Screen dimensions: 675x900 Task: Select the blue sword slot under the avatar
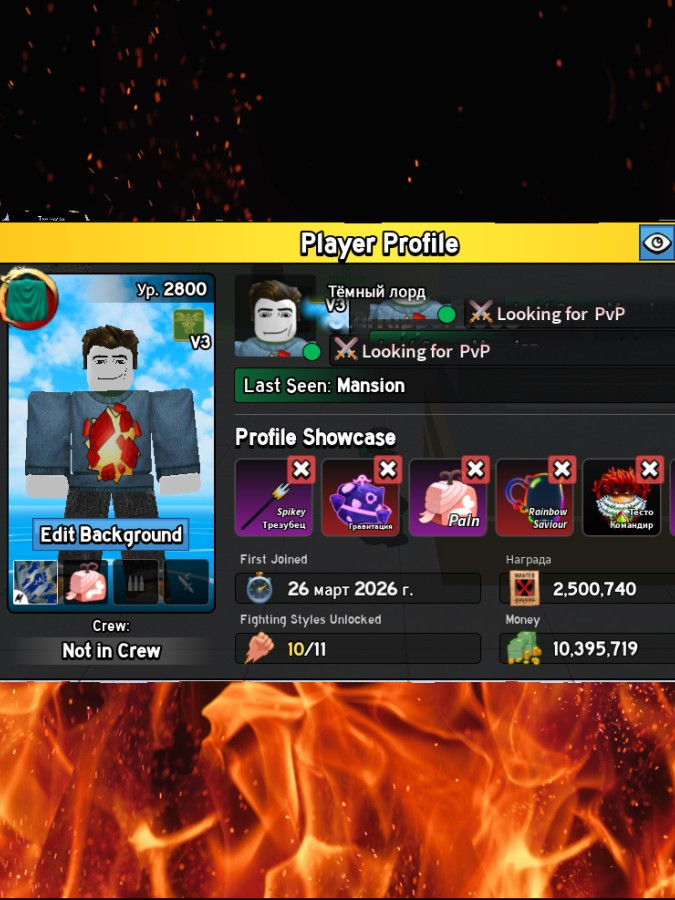point(38,583)
